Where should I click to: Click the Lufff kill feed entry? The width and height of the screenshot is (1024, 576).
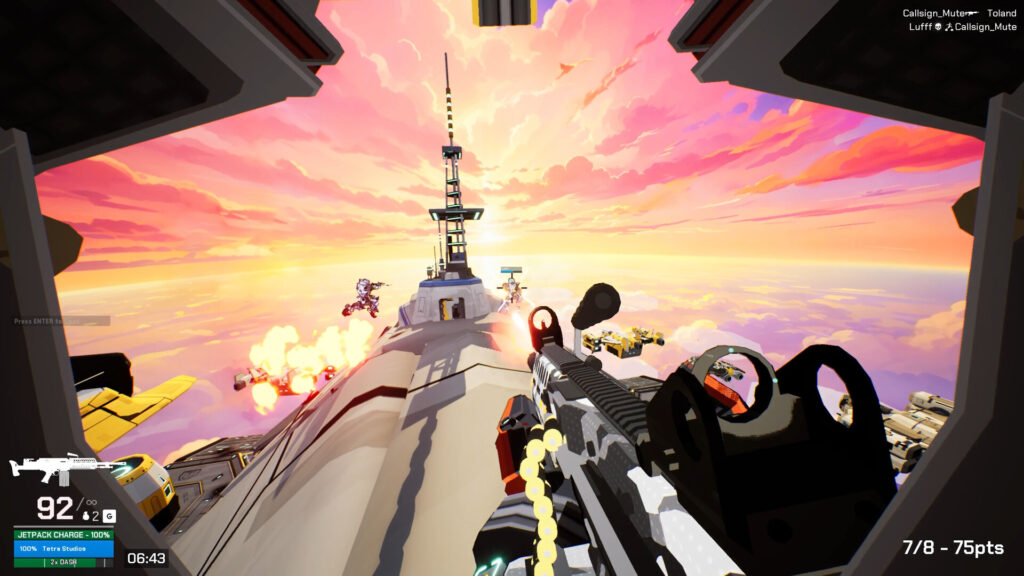click(x=959, y=28)
